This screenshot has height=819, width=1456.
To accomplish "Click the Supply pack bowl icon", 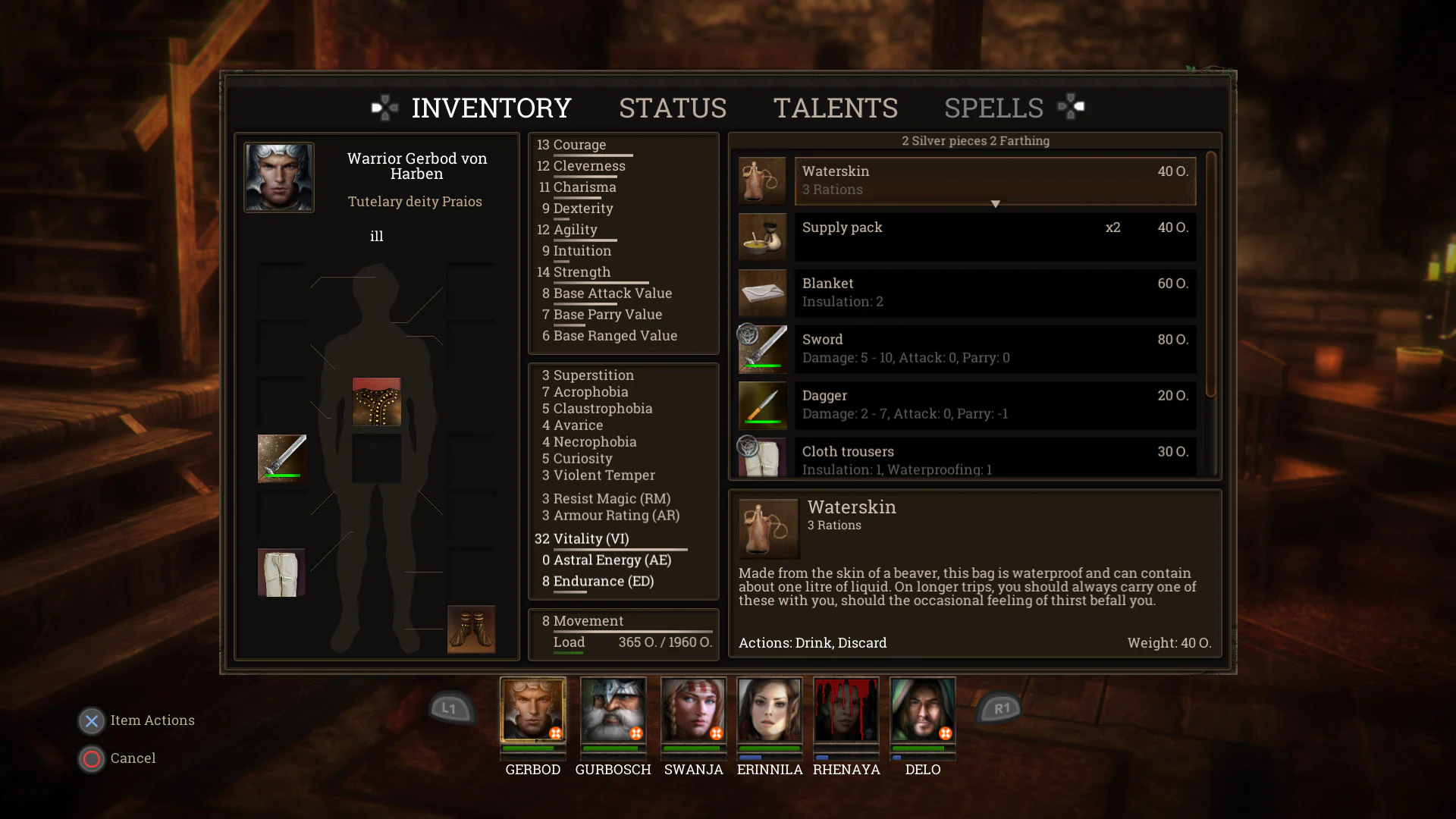I will pyautogui.click(x=762, y=237).
